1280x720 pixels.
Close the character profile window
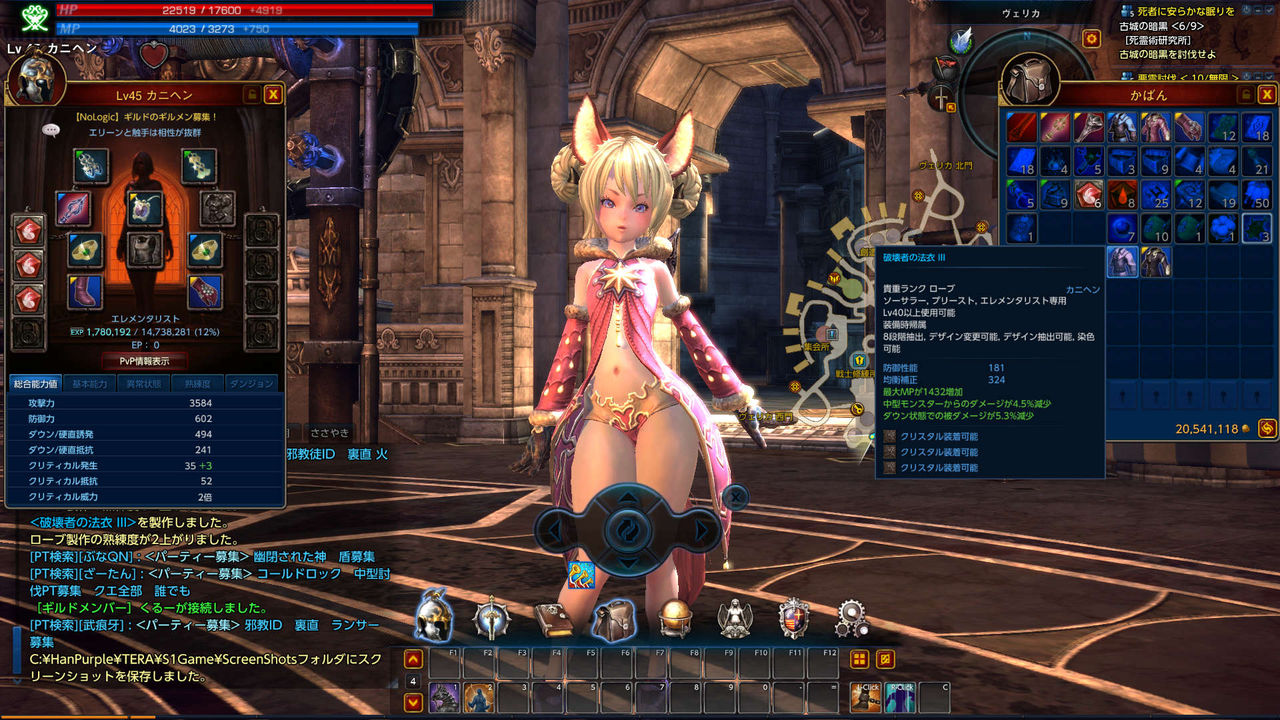point(273,94)
